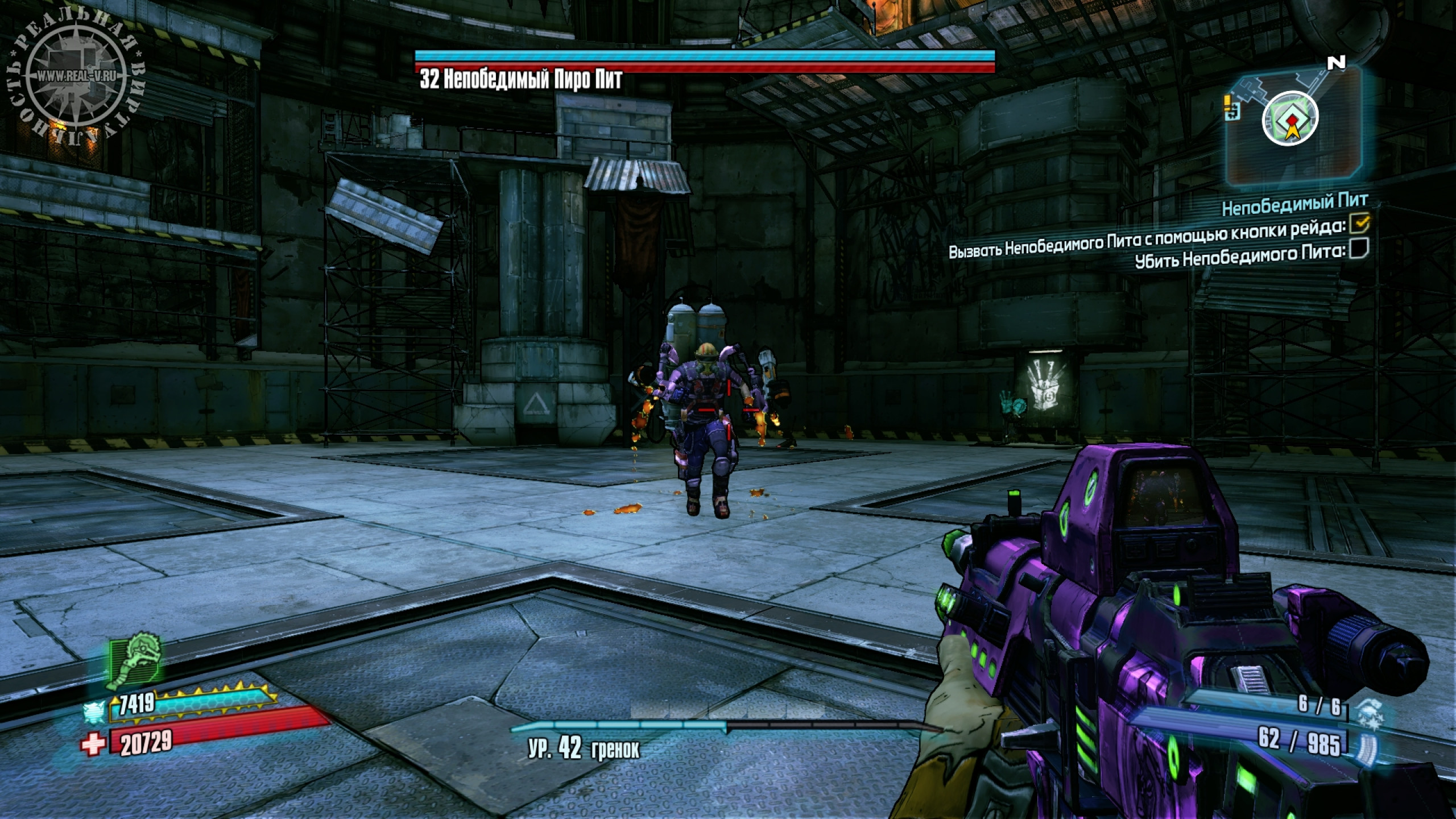
Task: Click the checked raid button objective box
Action: click(x=1358, y=224)
